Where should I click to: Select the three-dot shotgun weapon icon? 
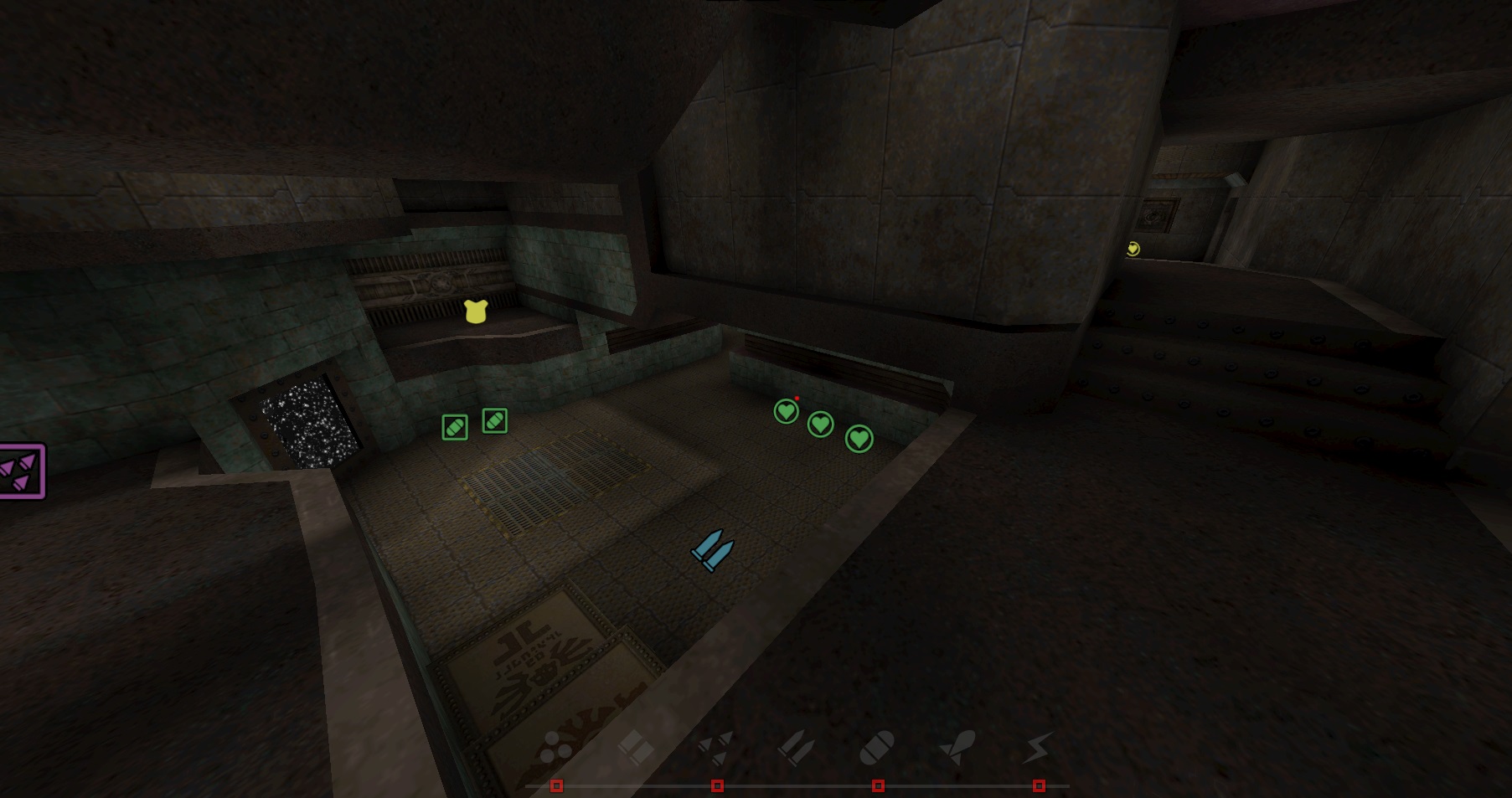(555, 746)
